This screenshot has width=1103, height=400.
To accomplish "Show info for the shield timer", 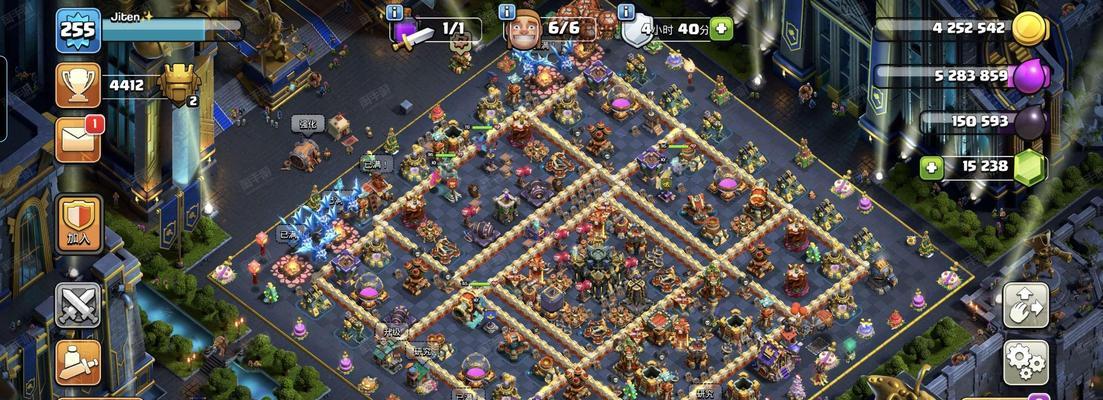I will click(x=627, y=13).
